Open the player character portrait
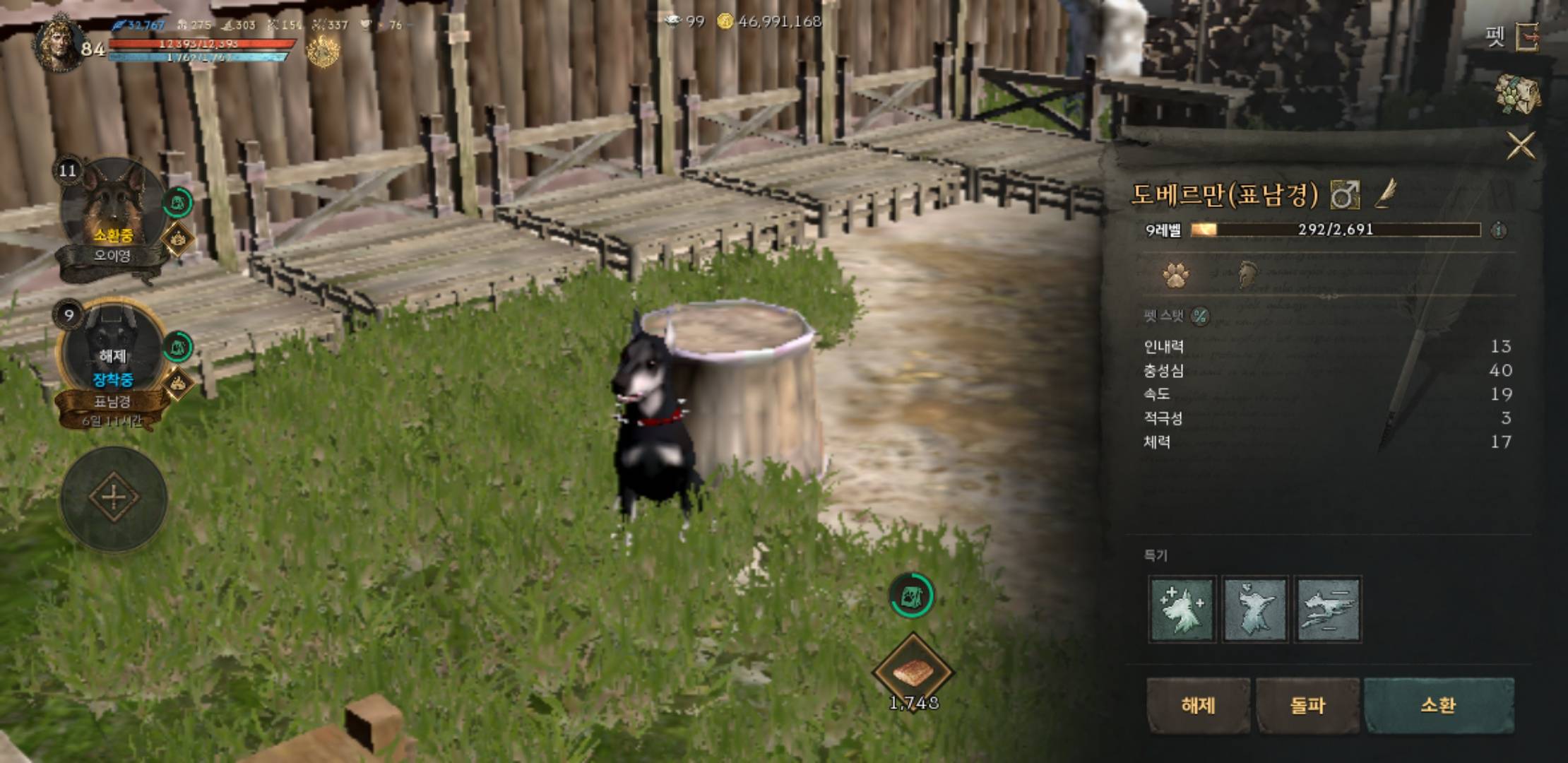The image size is (1568, 763). pos(59,44)
